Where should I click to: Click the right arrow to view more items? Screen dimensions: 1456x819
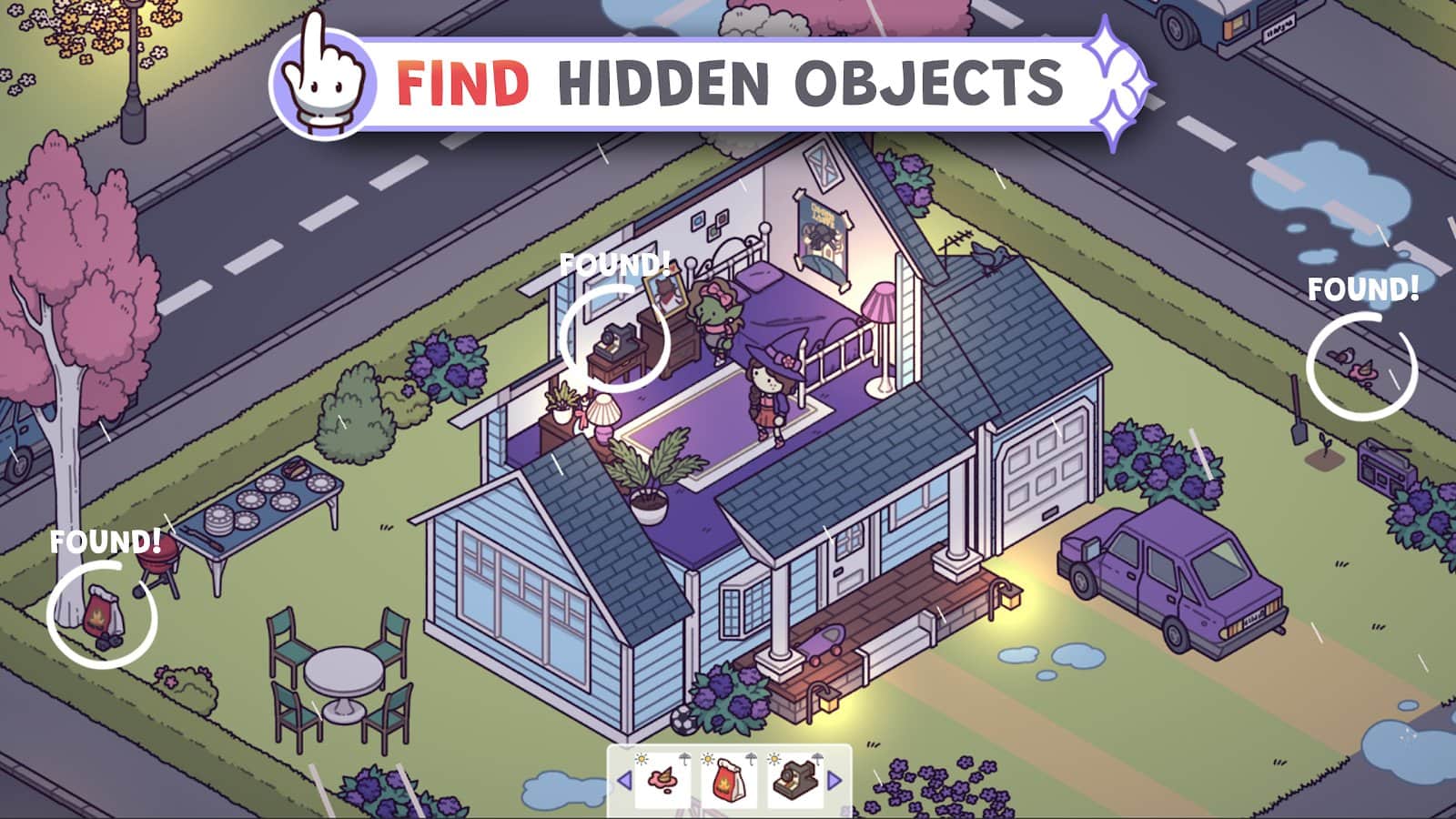click(x=833, y=779)
